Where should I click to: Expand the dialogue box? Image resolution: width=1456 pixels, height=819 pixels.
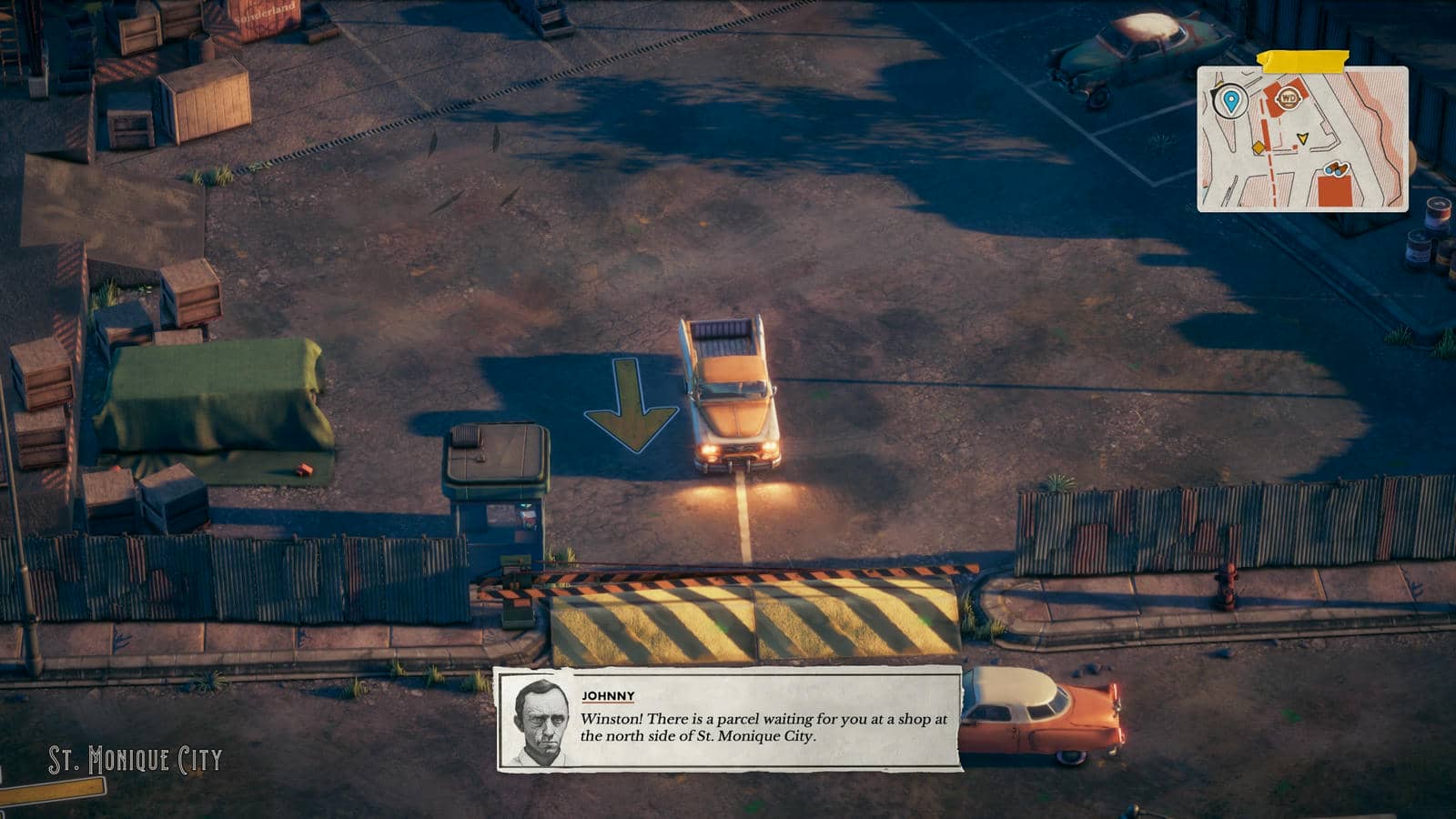pyautogui.click(x=728, y=719)
